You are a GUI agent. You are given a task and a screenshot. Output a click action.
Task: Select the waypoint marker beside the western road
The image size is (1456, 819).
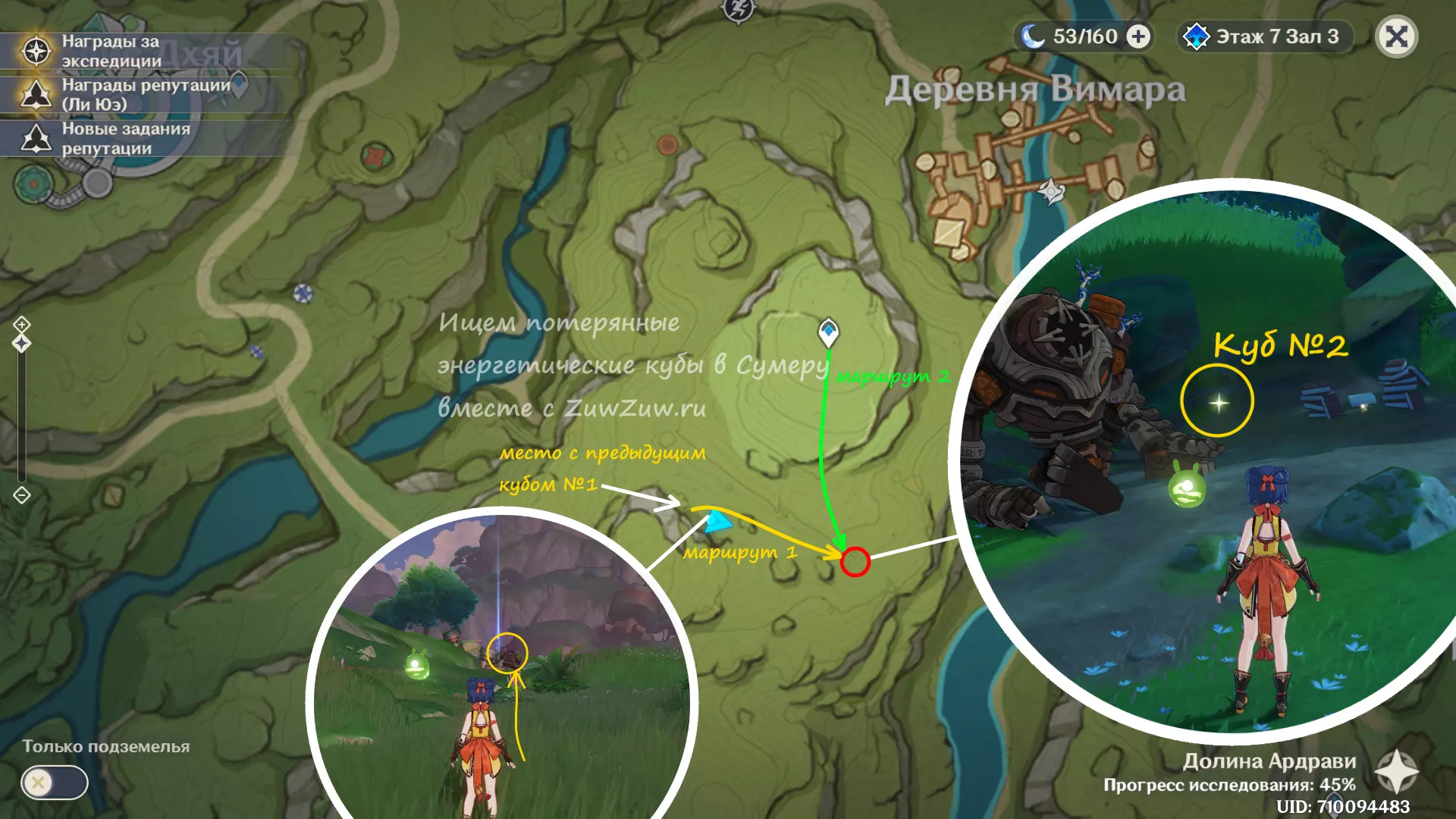[303, 293]
